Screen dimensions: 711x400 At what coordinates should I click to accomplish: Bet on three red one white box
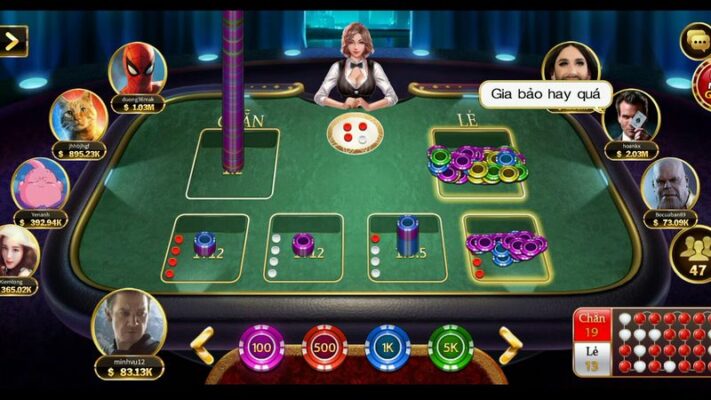(506, 247)
